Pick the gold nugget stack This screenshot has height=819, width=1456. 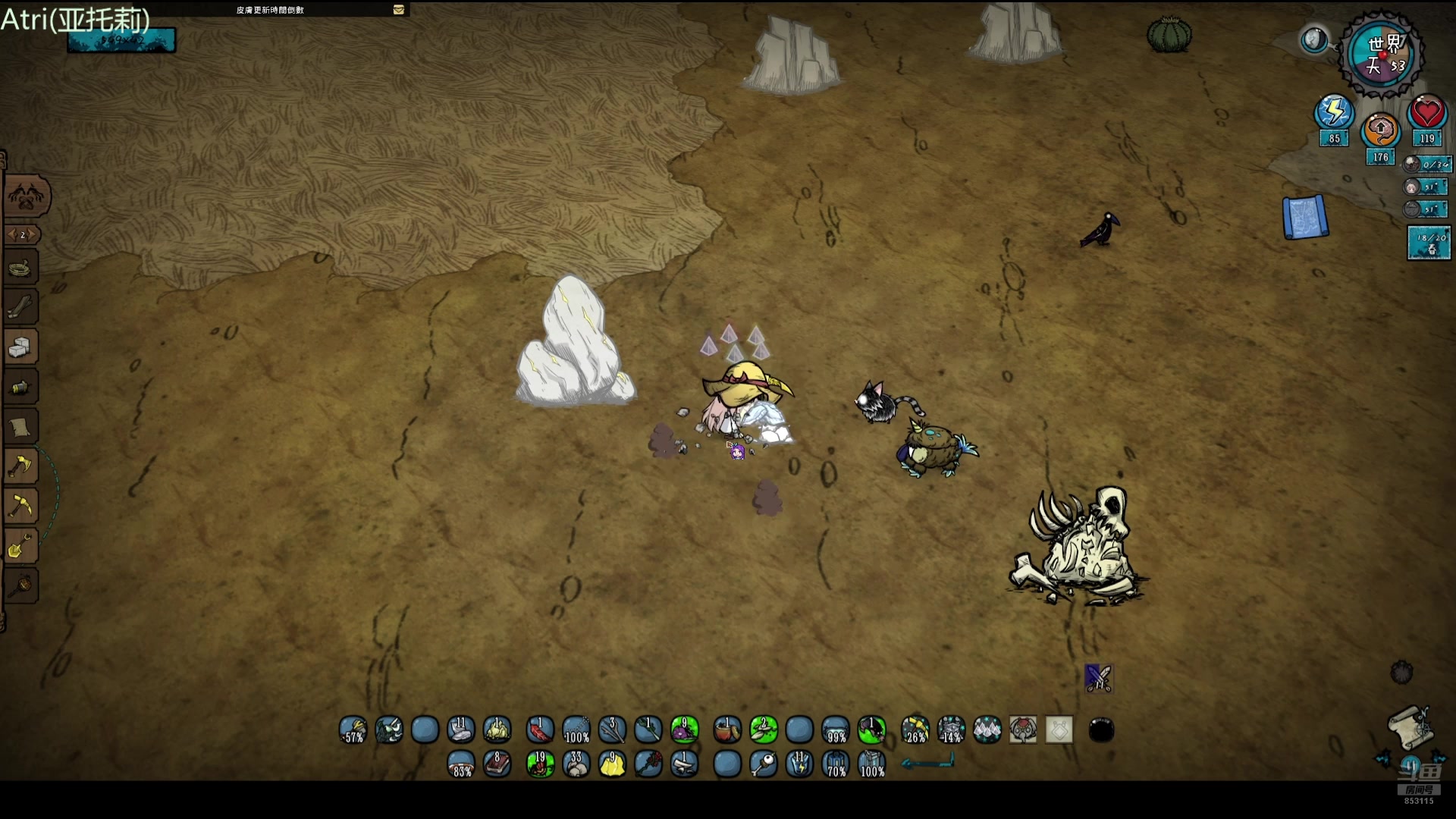coord(612,764)
